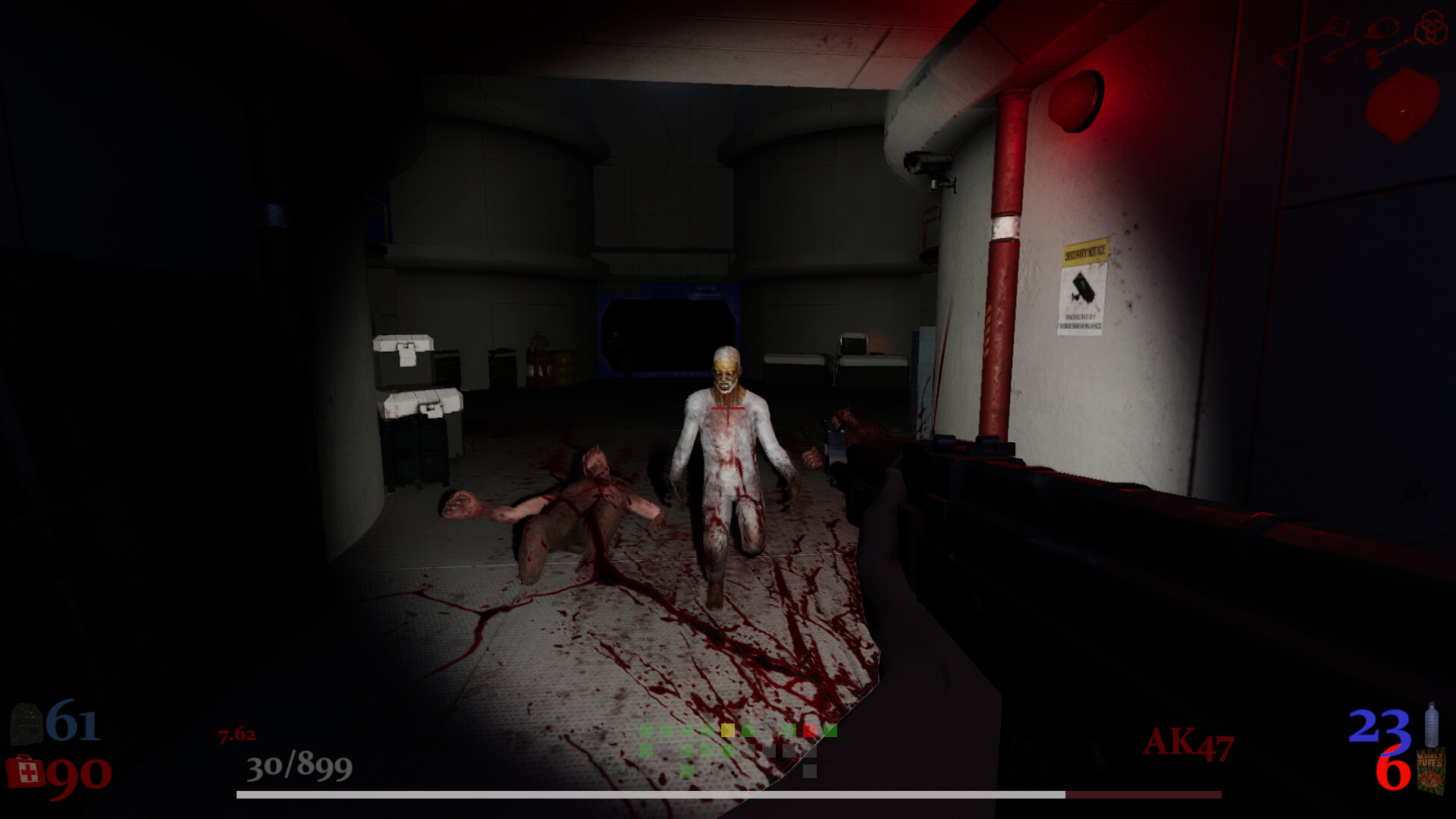The height and width of the screenshot is (819, 1456).
Task: Click the red crosshair at screen center
Action: pos(728,408)
